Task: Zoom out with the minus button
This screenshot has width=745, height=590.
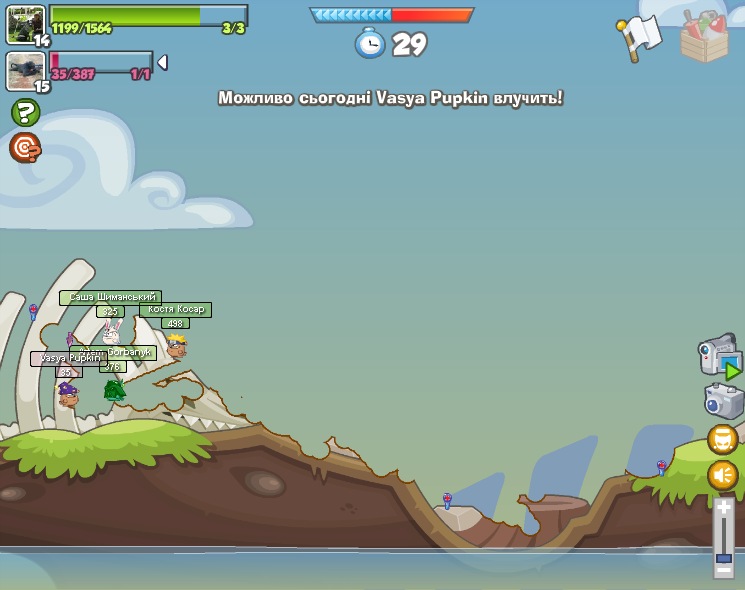Action: (x=723, y=569)
